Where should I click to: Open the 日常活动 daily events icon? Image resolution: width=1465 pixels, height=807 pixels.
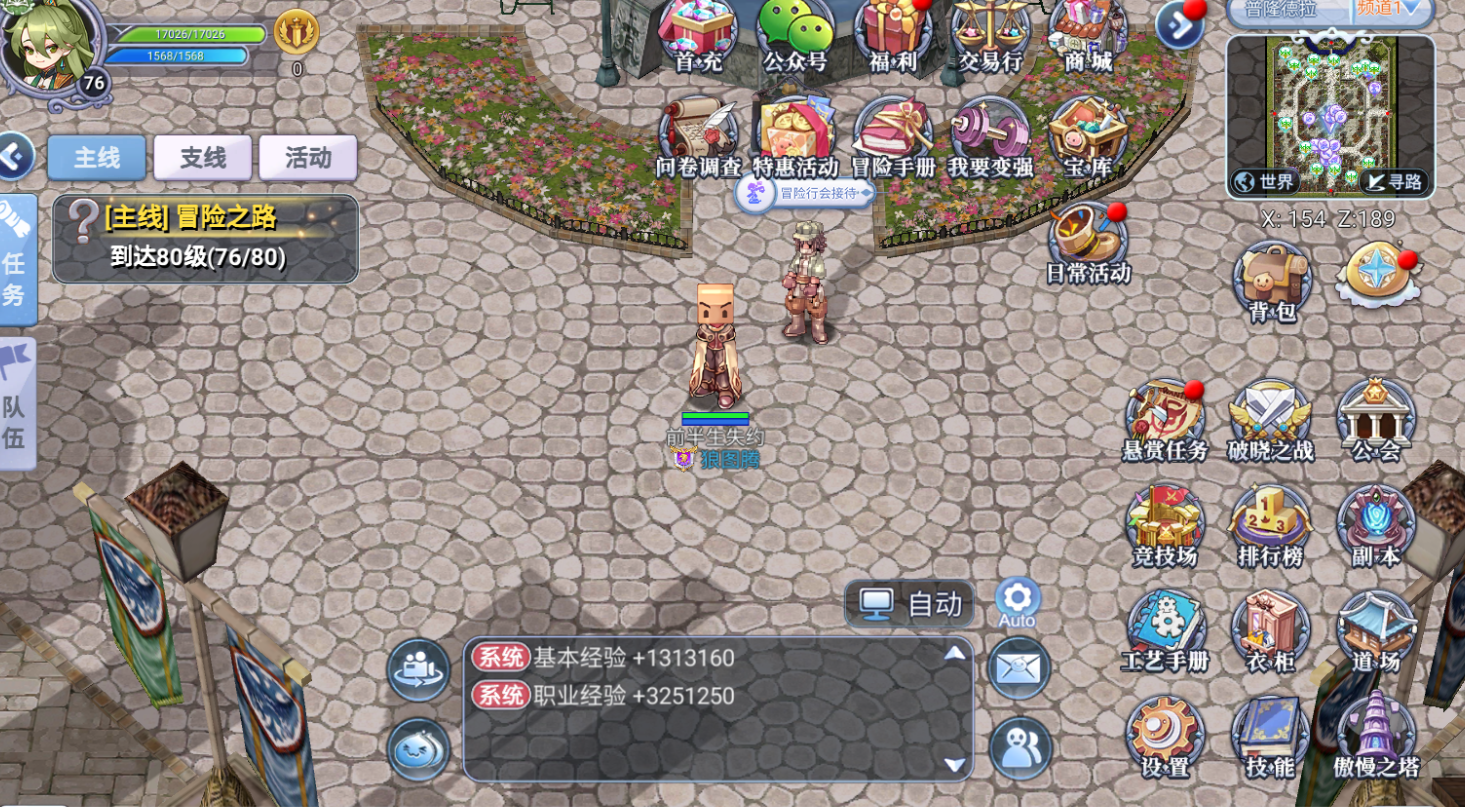1088,242
